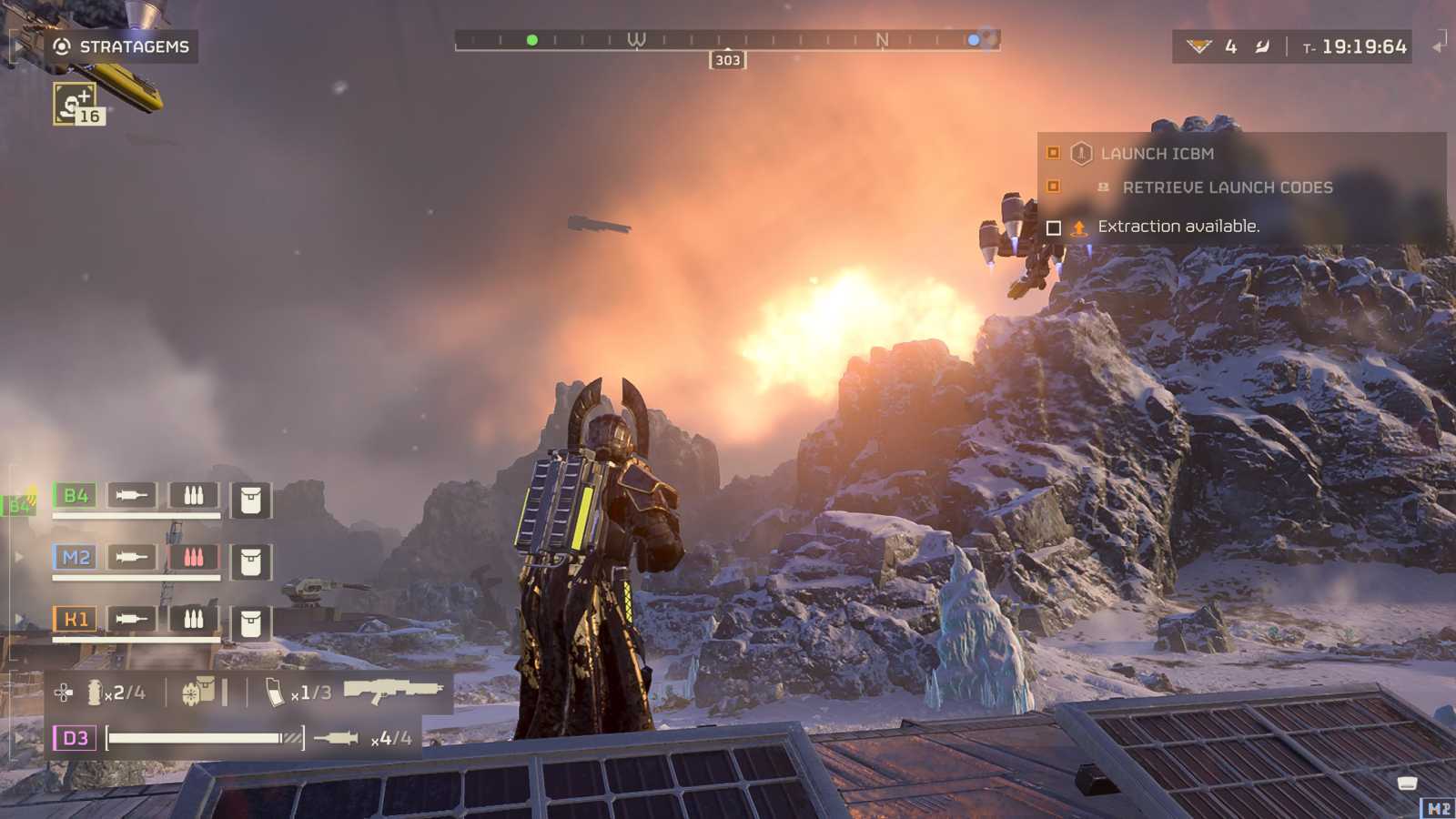Screen dimensions: 1456x819
Task: Tick the Extraction available checkbox
Action: tap(1054, 227)
